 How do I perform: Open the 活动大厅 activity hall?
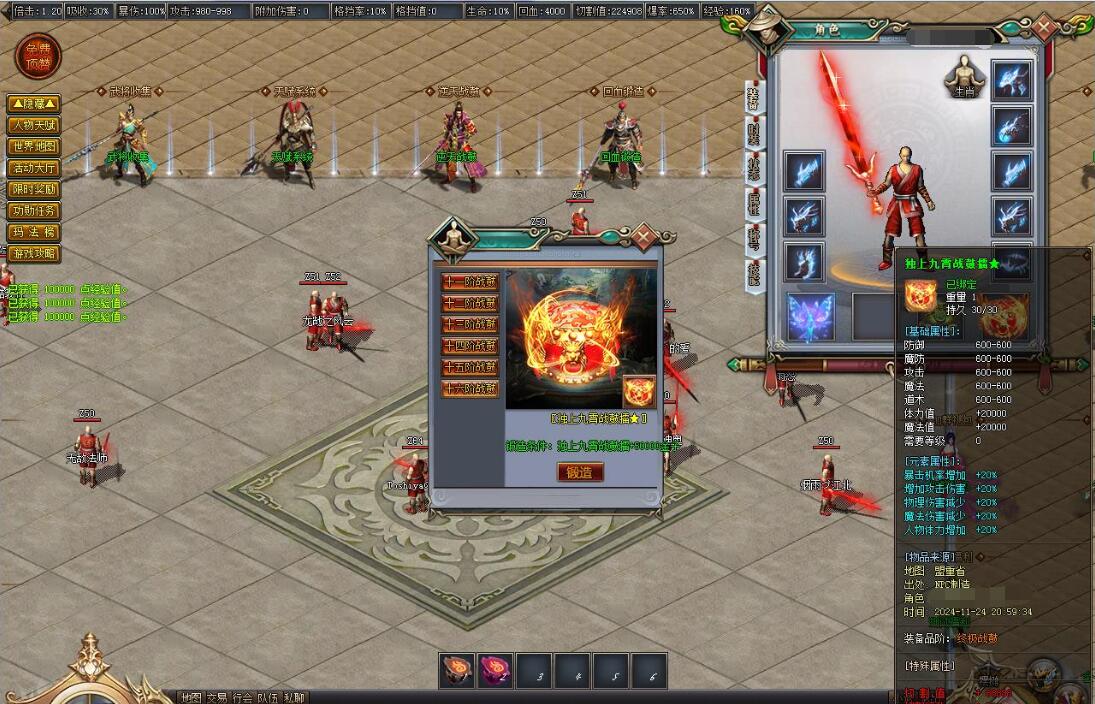pyautogui.click(x=34, y=168)
